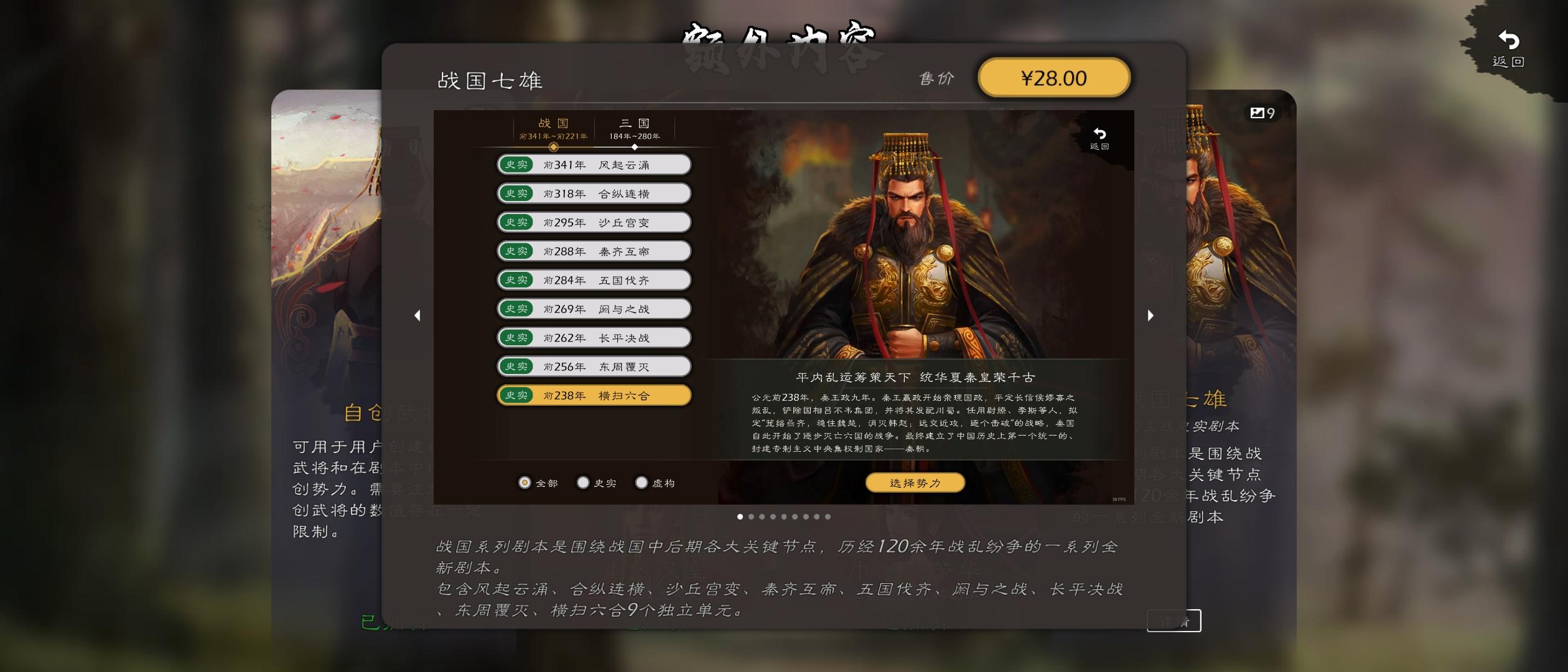1568x672 pixels.
Task: Choose the 前238年 横扫六合 scenario
Action: point(593,395)
